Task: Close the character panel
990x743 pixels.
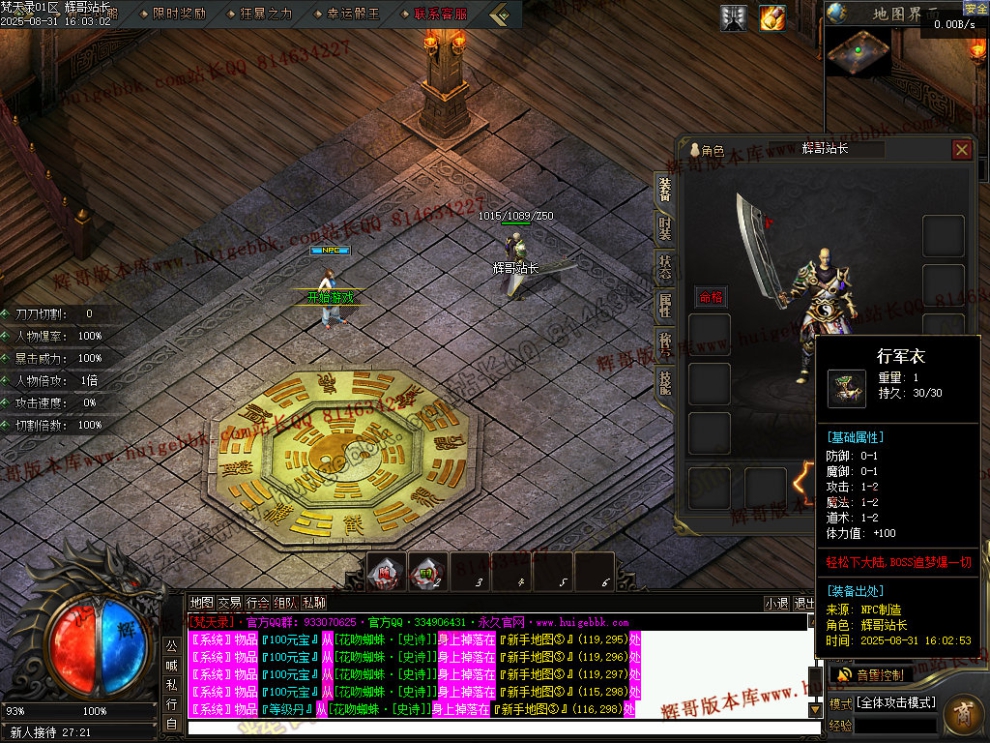Action: coord(961,150)
